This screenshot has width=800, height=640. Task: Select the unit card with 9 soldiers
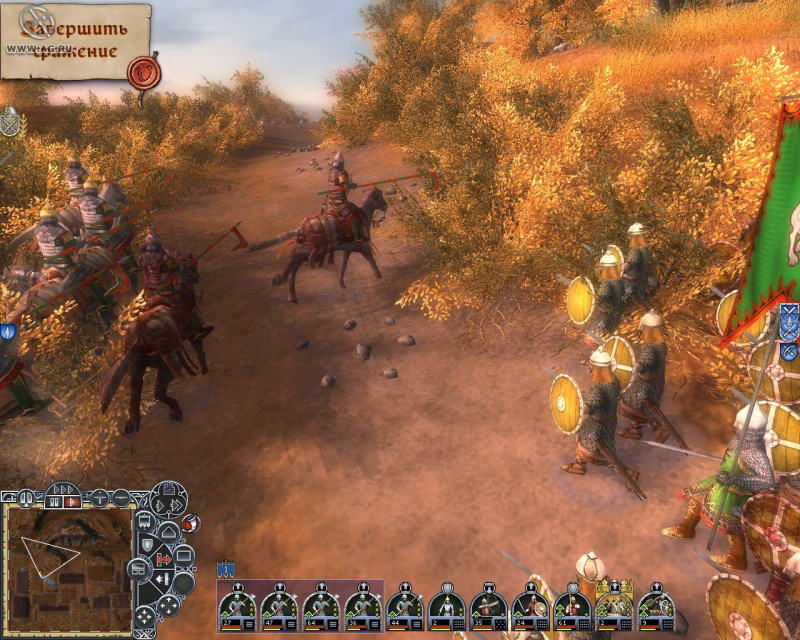[656, 606]
